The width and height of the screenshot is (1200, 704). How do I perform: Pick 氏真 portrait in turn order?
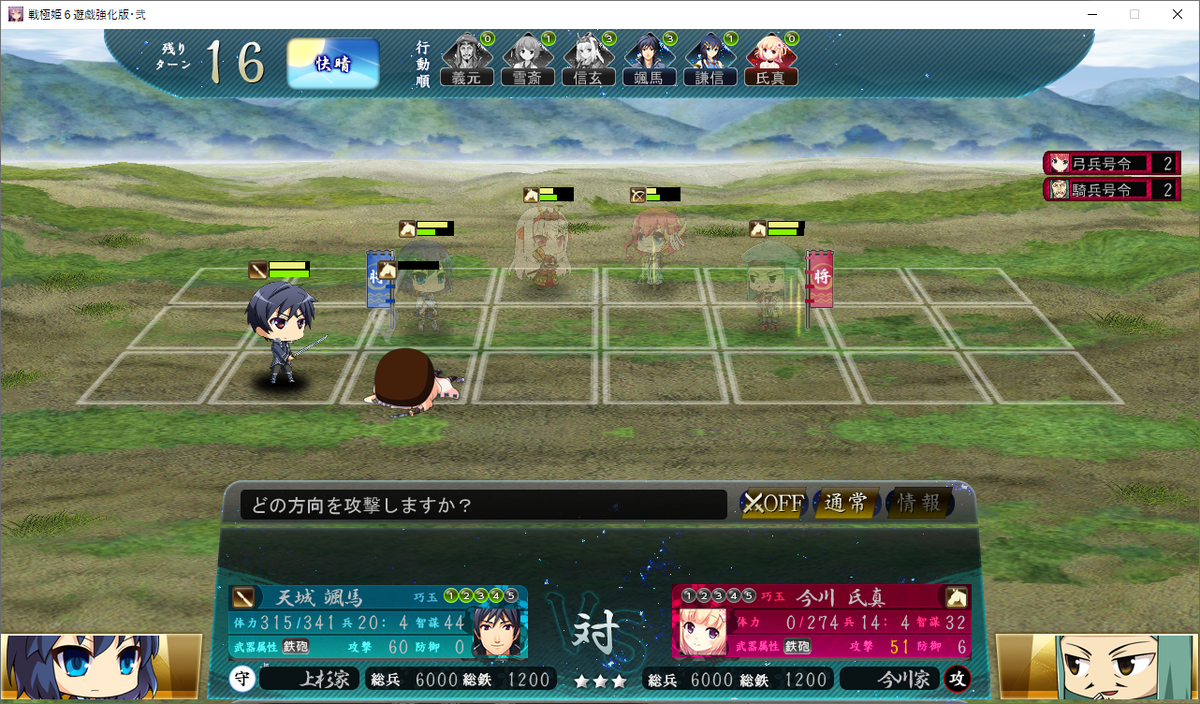click(x=770, y=60)
